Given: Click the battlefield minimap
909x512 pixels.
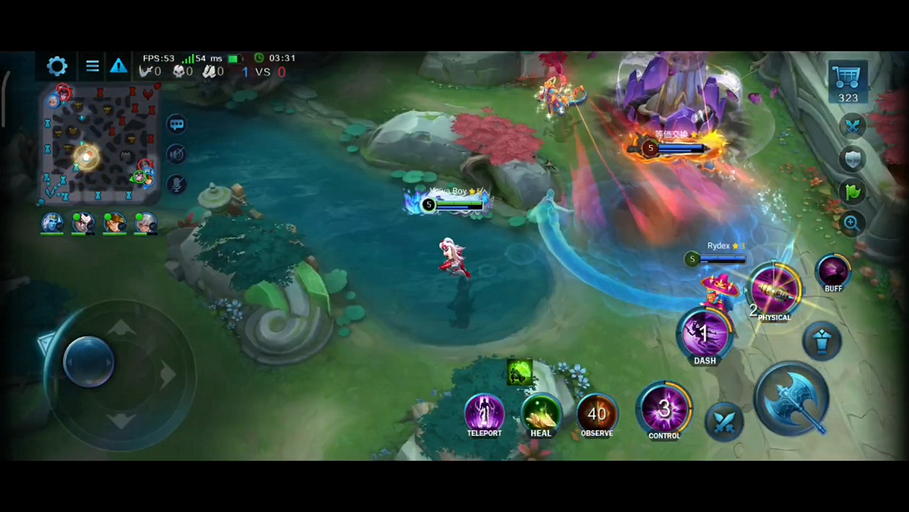Looking at the screenshot, I should (x=99, y=144).
